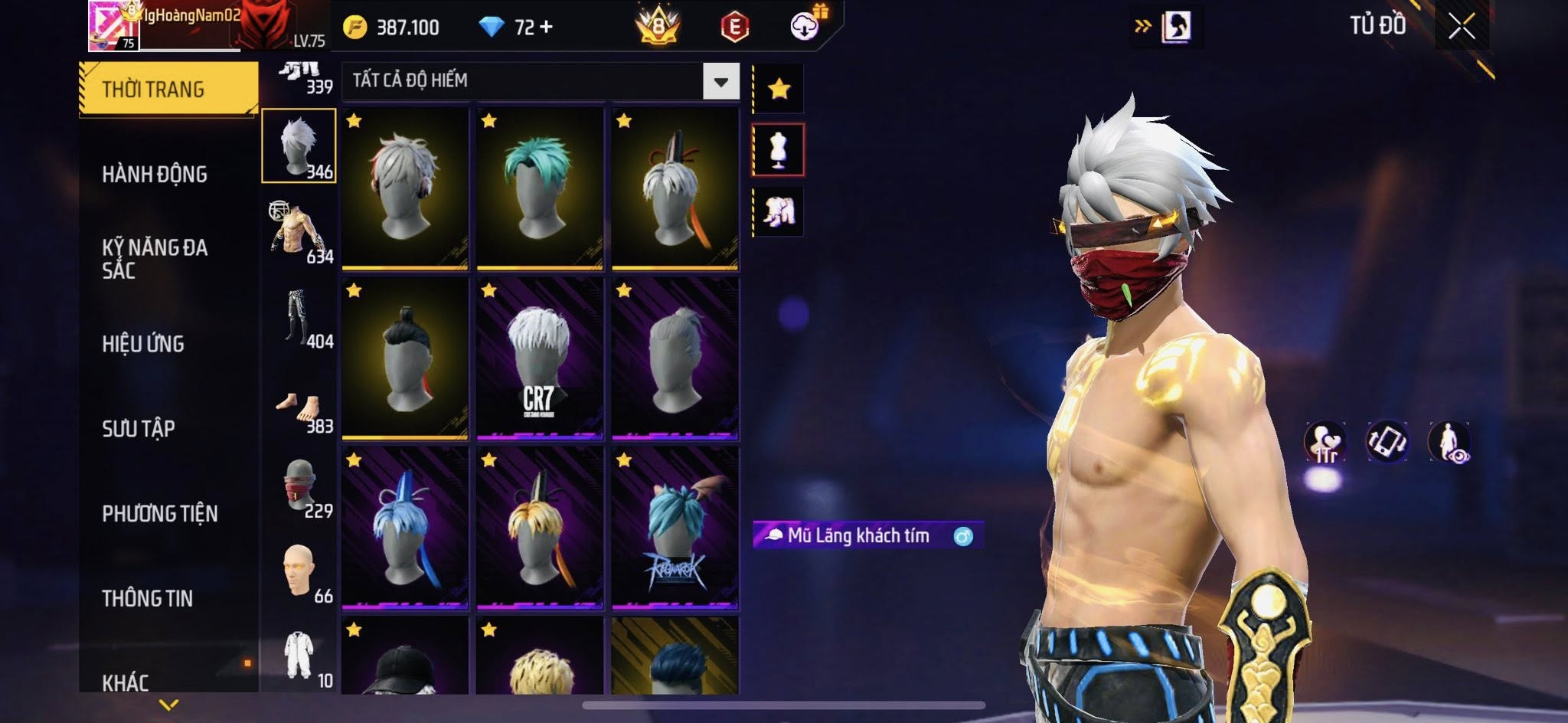Open the shirtless torso tops category

(x=299, y=231)
